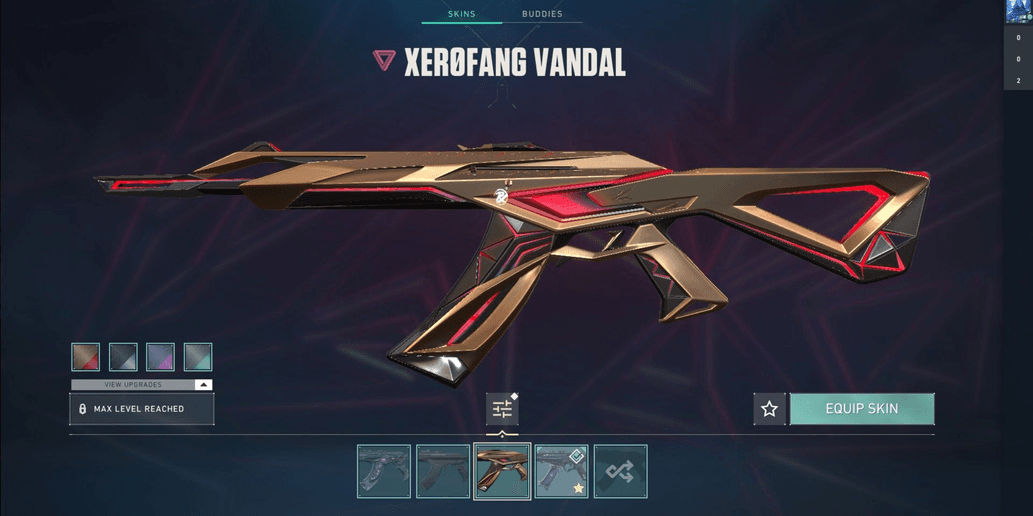Choose the dark gray and silver variant
The width and height of the screenshot is (1033, 516).
click(123, 357)
